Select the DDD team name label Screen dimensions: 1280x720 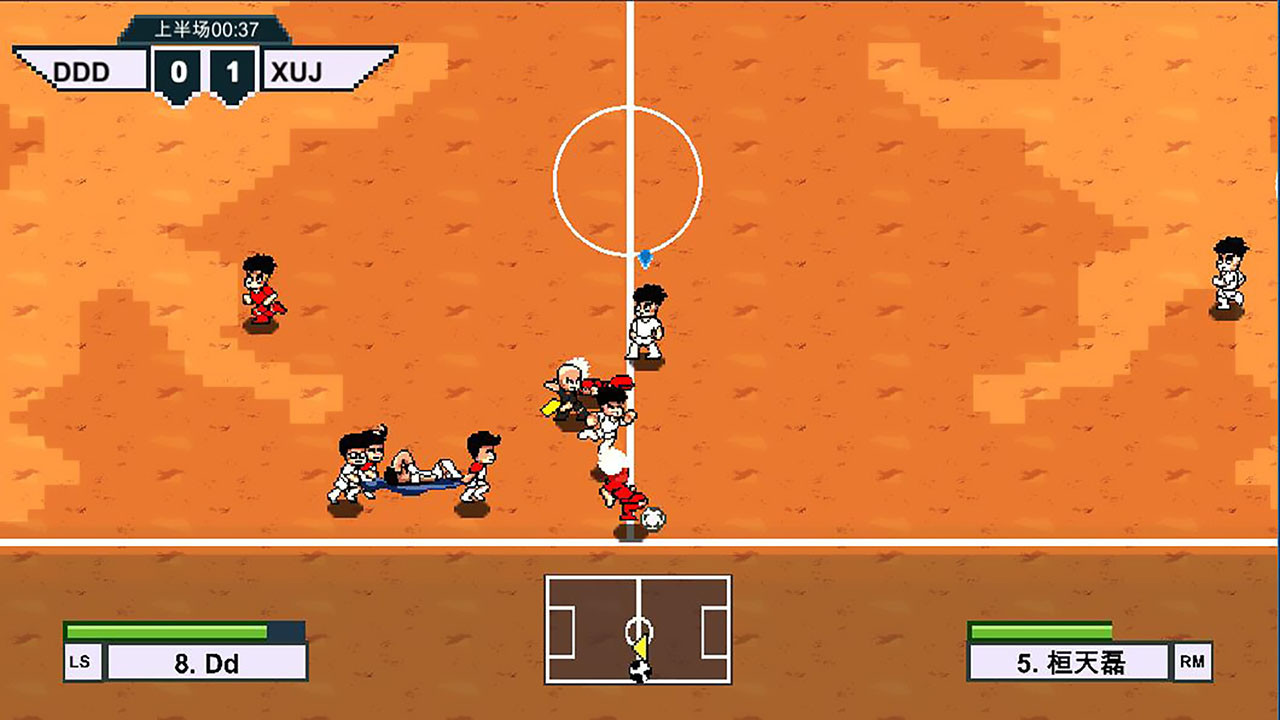point(83,72)
